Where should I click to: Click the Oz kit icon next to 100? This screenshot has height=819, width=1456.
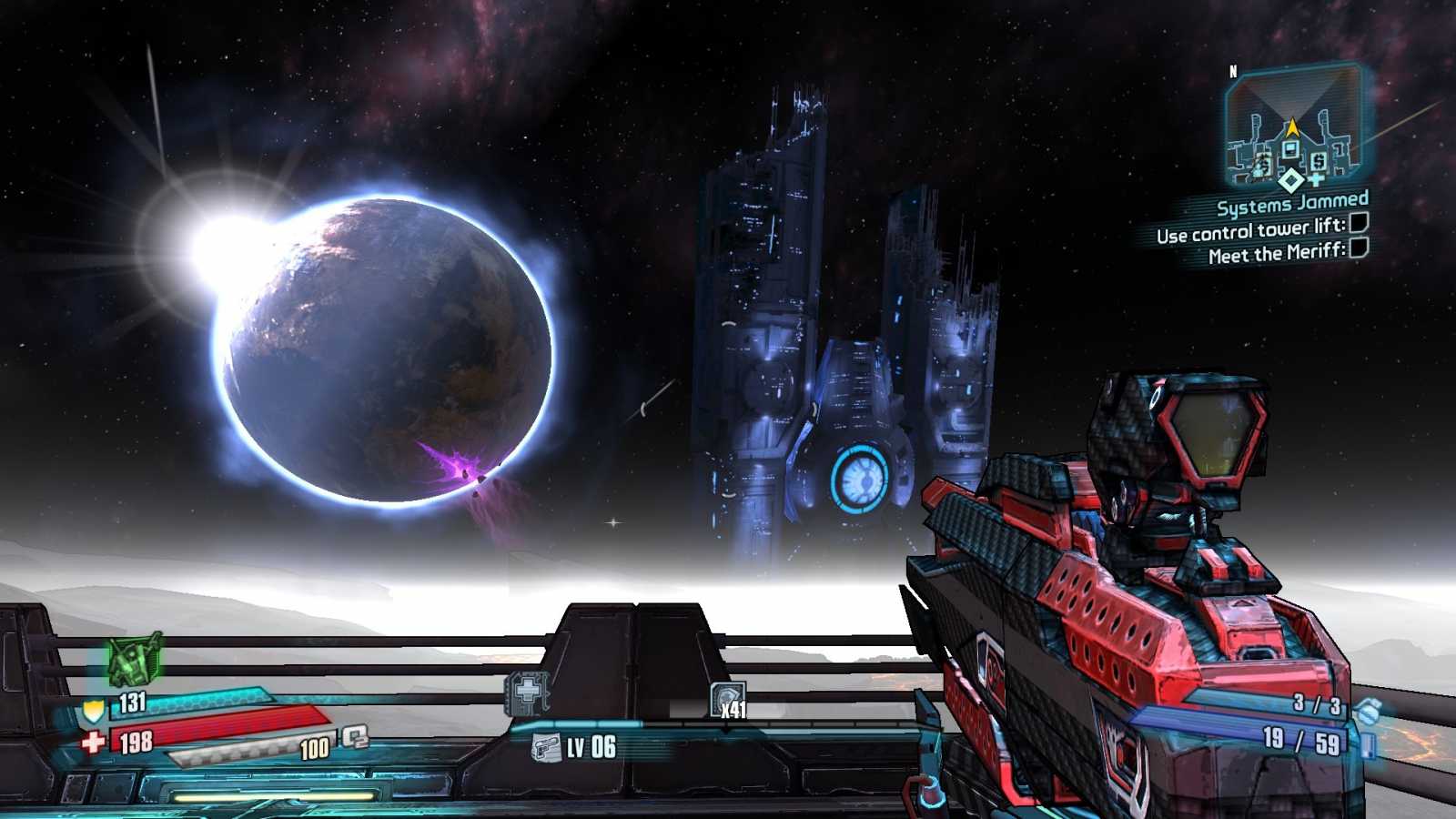[356, 738]
